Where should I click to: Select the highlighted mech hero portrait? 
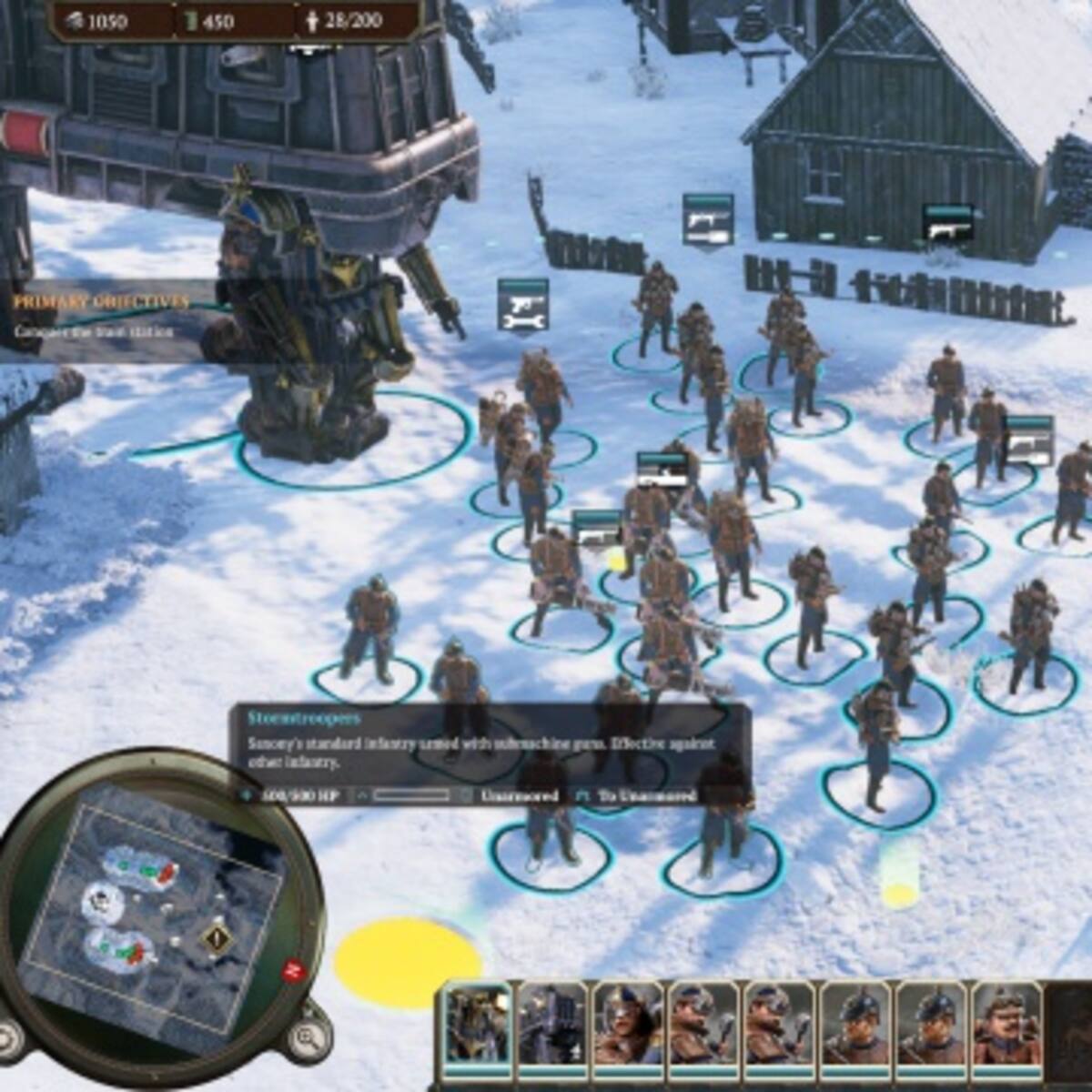[x=477, y=1026]
